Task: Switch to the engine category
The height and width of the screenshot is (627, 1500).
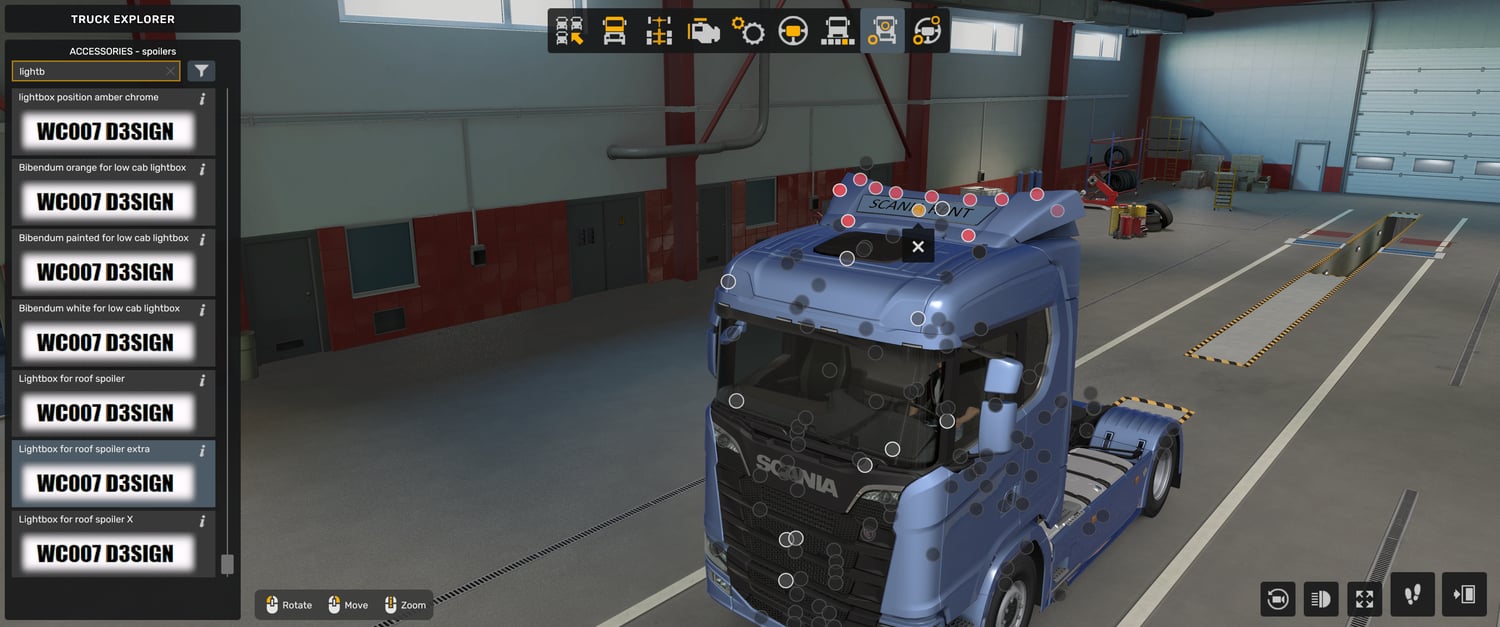Action: click(x=704, y=31)
